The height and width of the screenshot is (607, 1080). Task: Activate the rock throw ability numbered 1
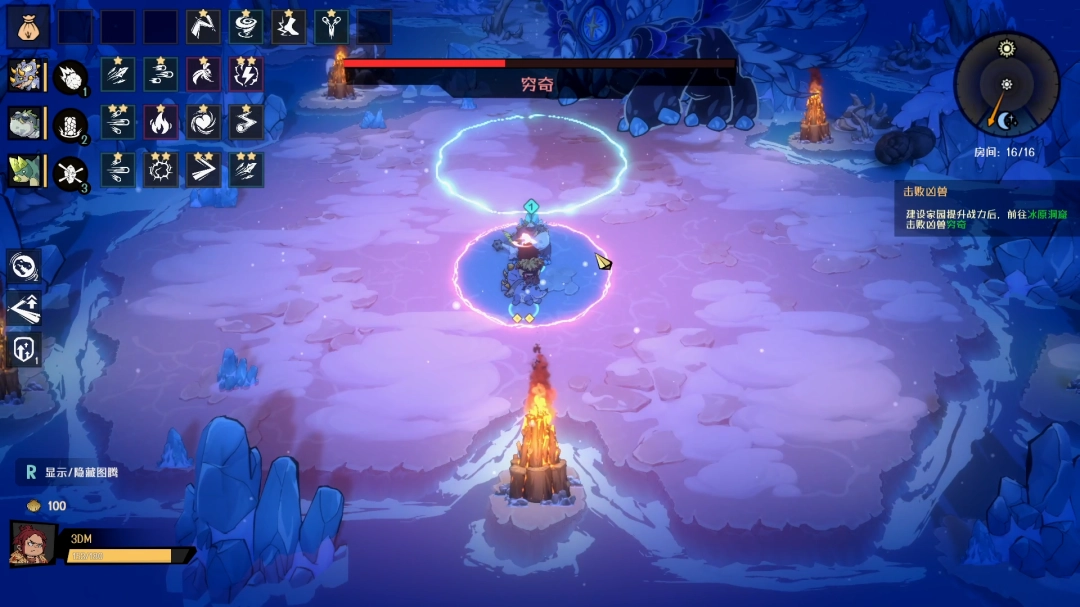[70, 76]
